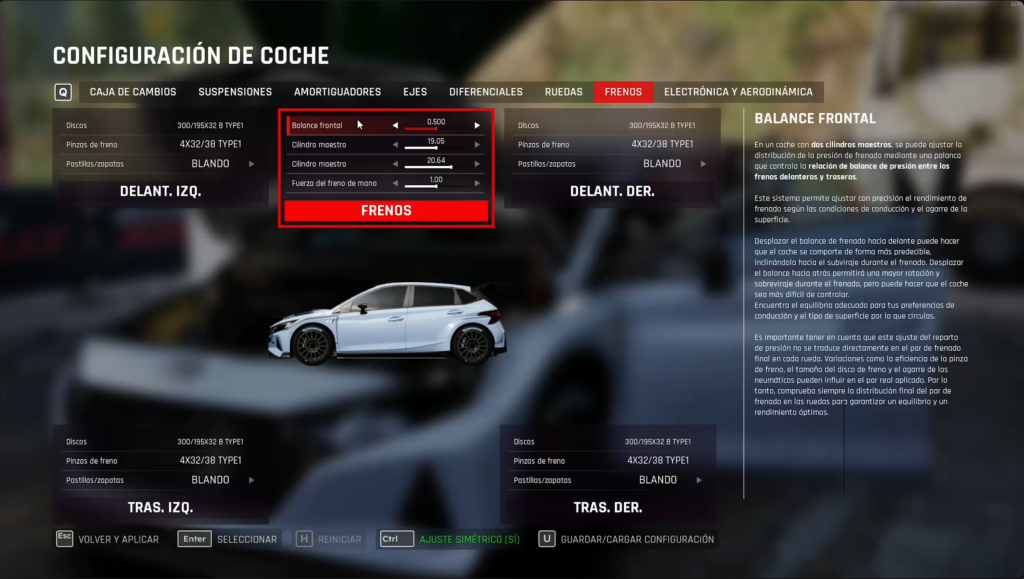Select the AMORTIGUADORES tab
The image size is (1024, 579).
337,92
